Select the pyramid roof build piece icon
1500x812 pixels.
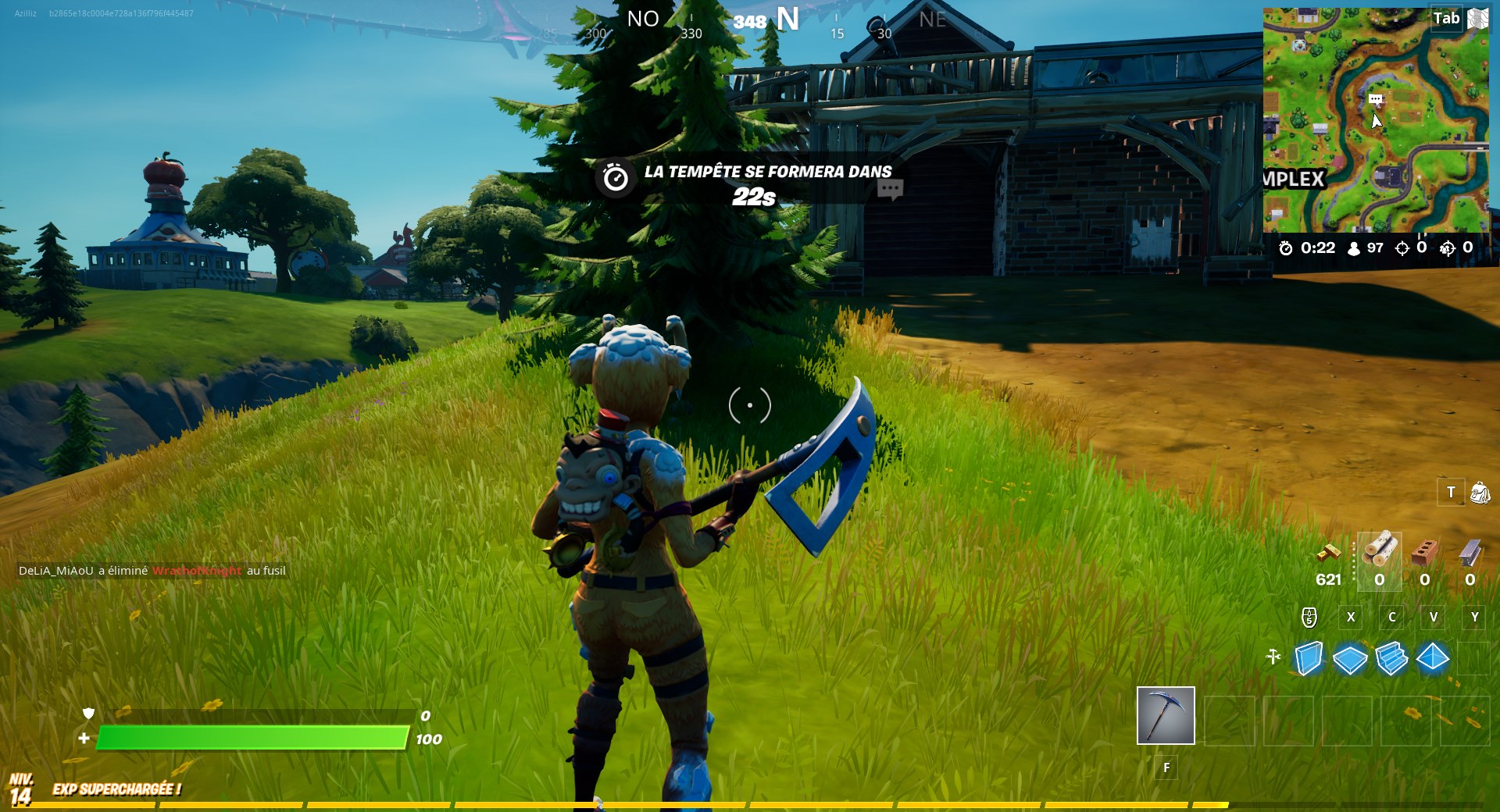click(x=1432, y=660)
